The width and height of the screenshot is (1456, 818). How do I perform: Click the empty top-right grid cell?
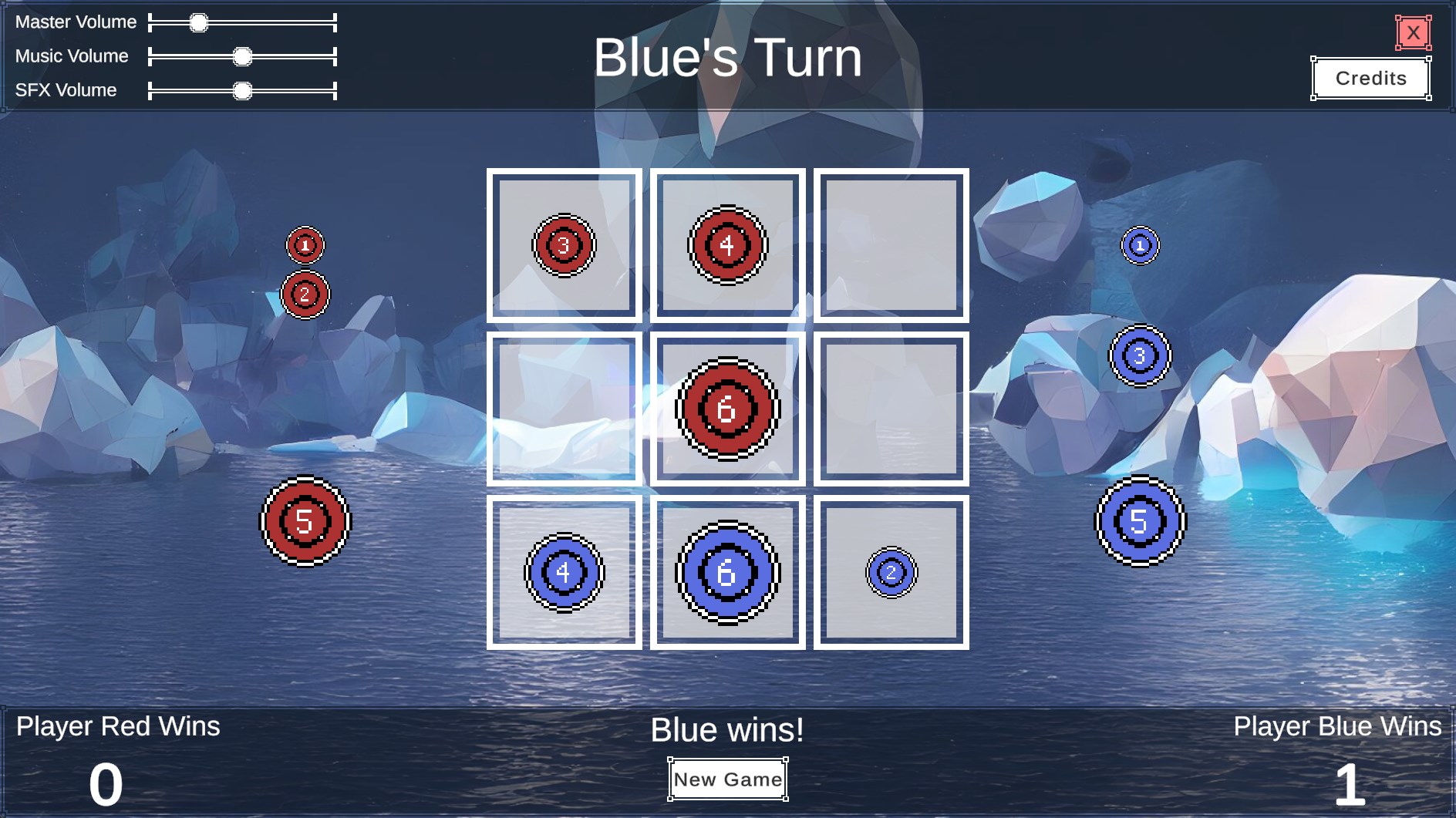tap(891, 244)
